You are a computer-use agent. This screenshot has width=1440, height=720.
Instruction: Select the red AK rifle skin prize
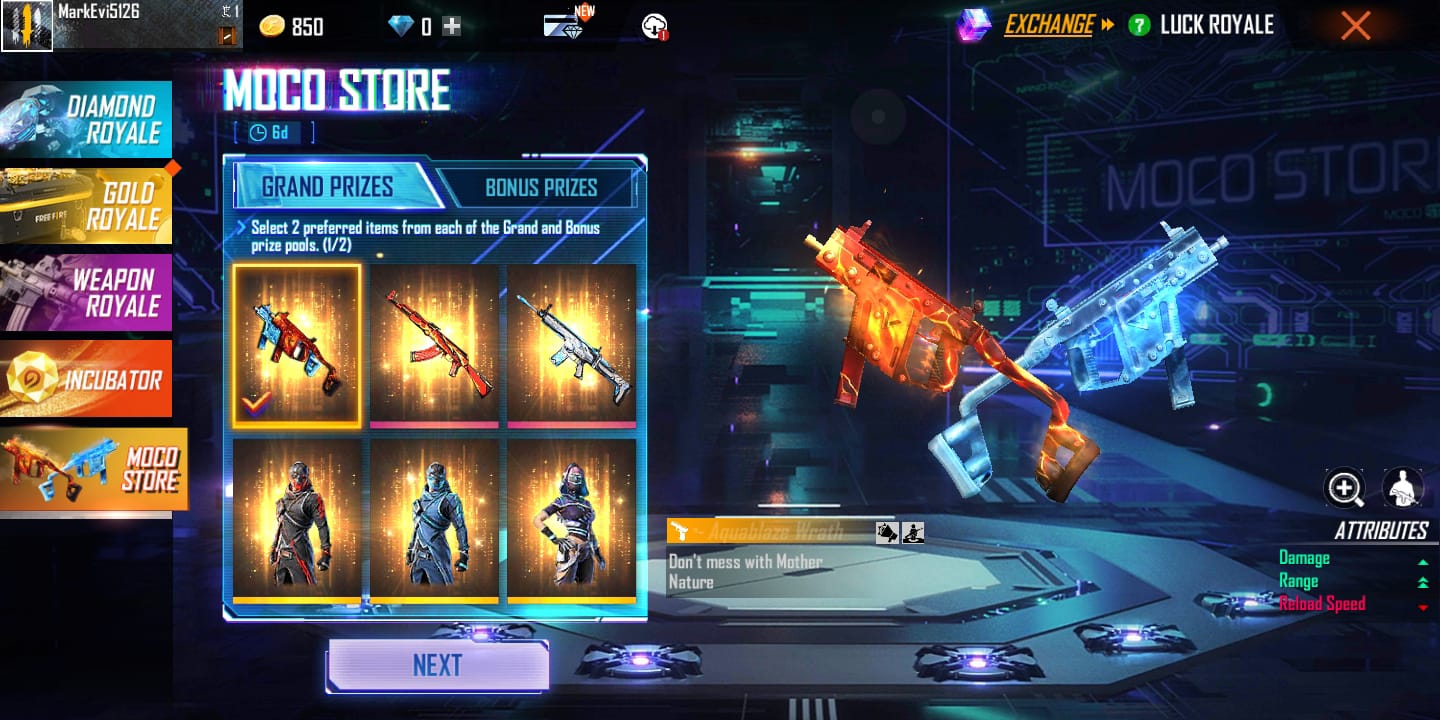coord(434,345)
